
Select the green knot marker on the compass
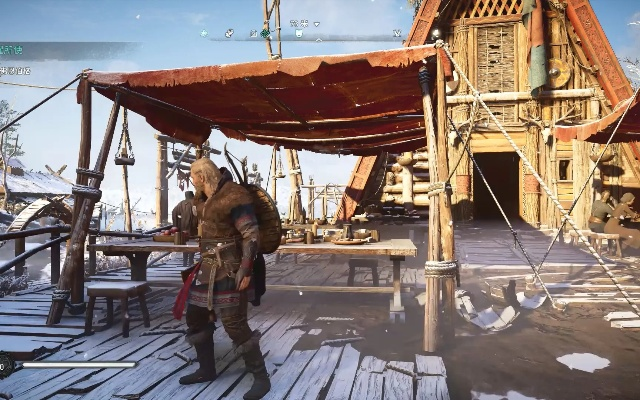point(266,32)
